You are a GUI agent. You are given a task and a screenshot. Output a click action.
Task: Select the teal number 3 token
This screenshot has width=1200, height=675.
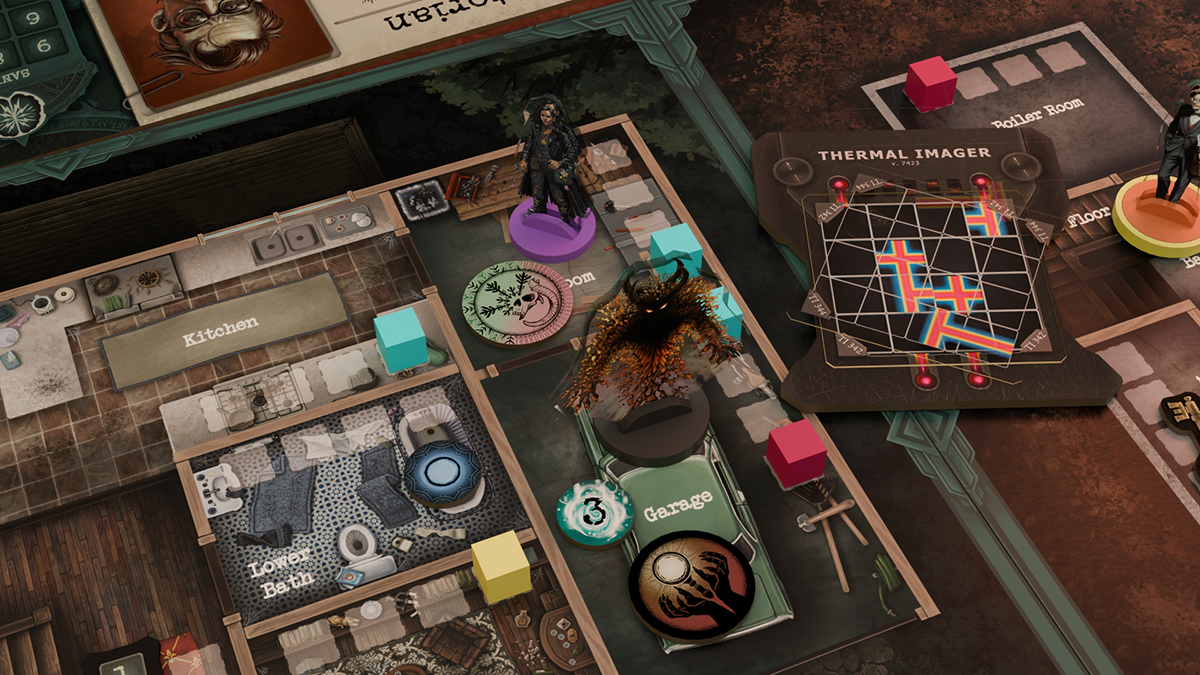[595, 512]
